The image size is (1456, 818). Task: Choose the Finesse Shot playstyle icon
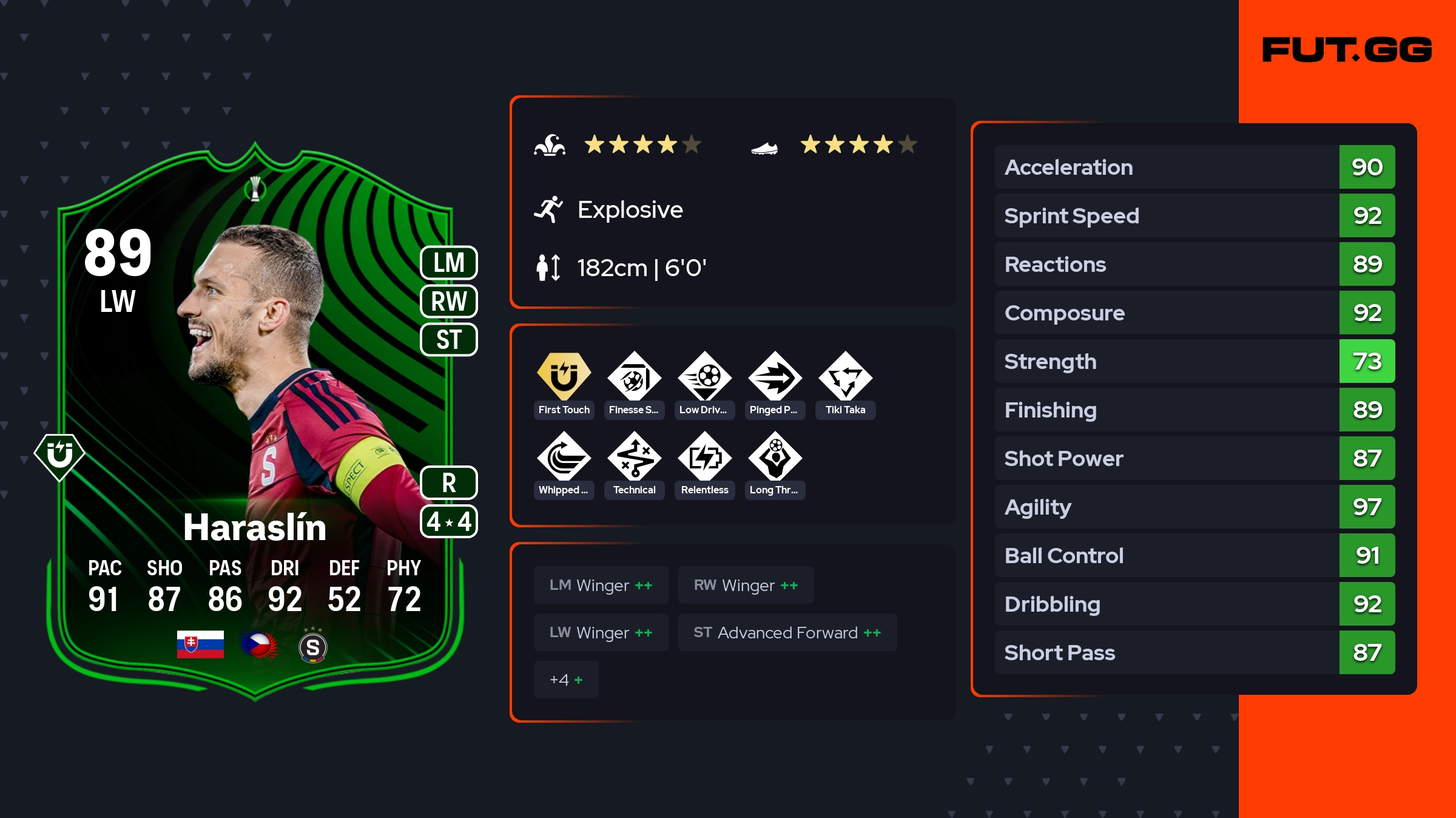pos(634,377)
